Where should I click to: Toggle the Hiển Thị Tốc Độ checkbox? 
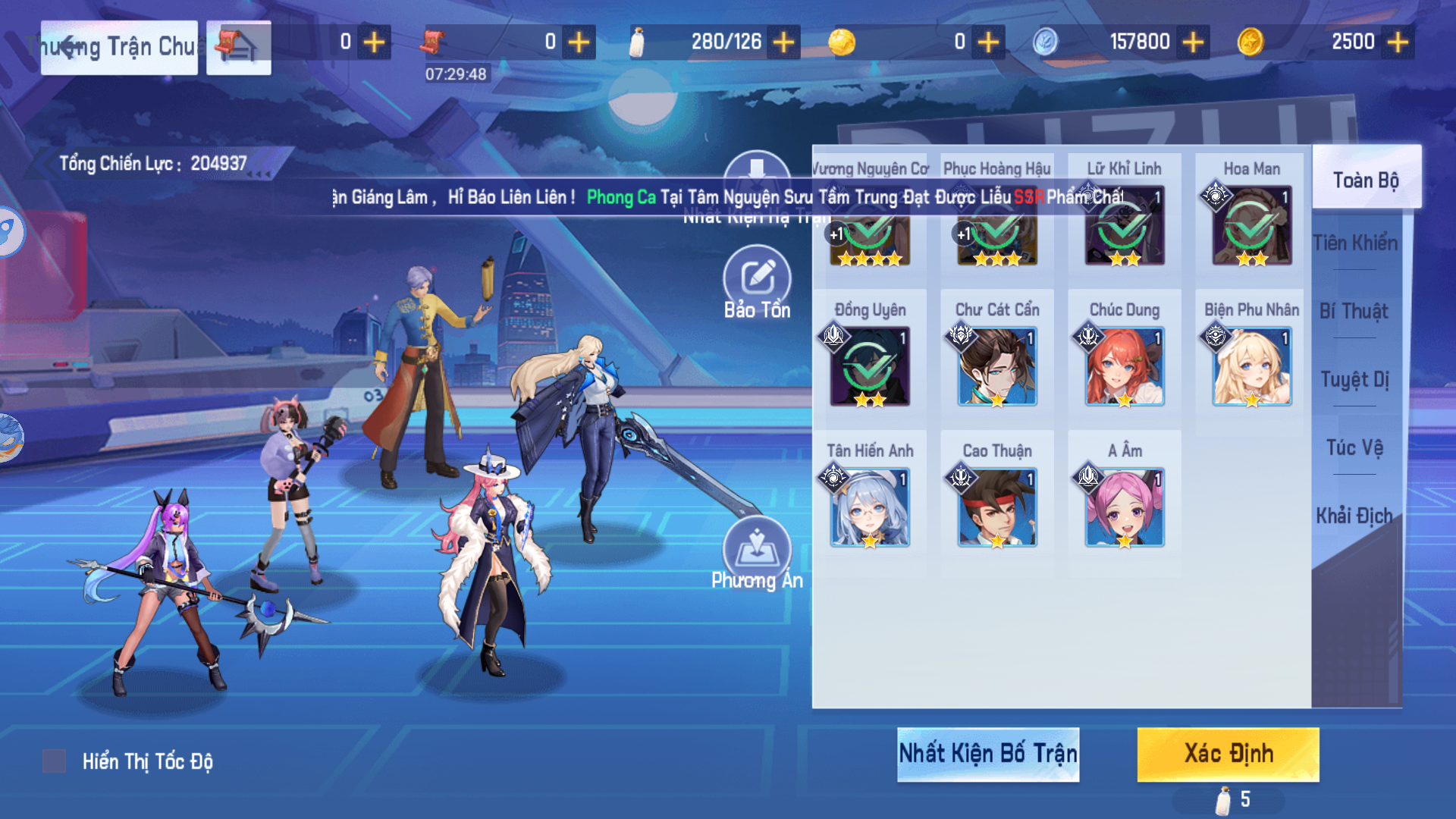click(x=54, y=761)
